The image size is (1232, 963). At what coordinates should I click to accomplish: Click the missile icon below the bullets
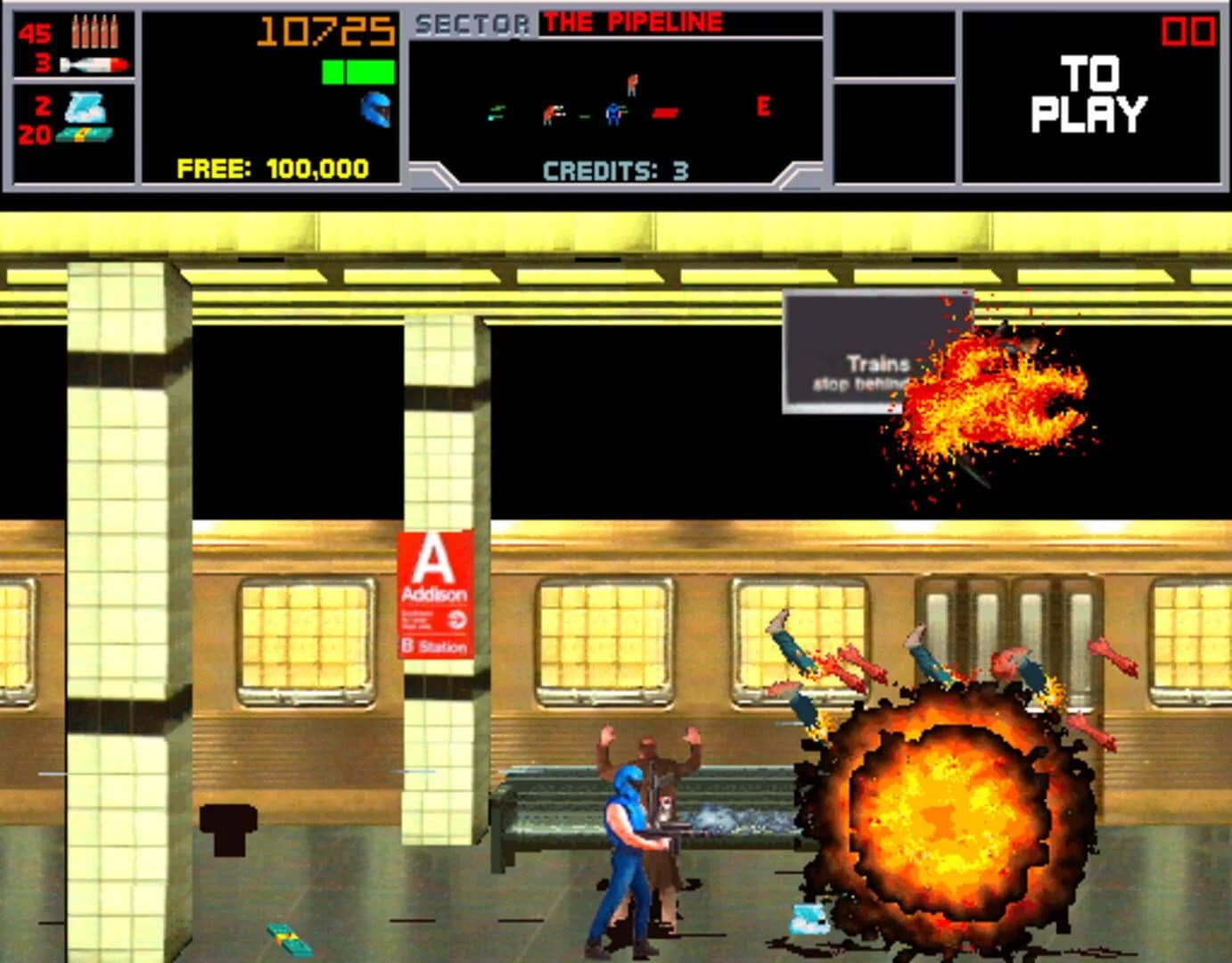[x=94, y=62]
